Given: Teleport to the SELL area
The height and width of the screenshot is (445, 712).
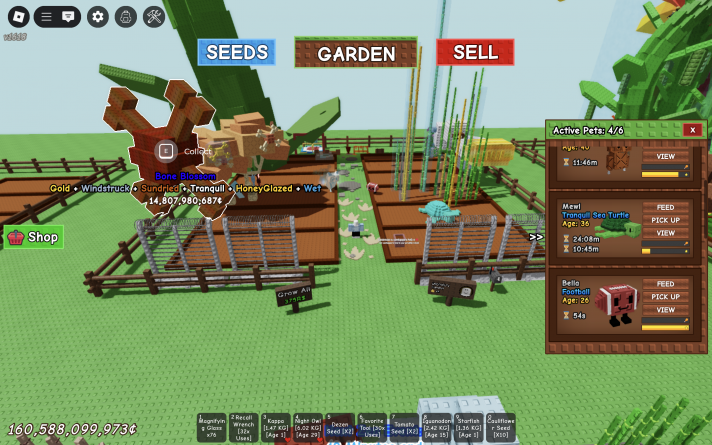Looking at the screenshot, I should click(x=475, y=52).
